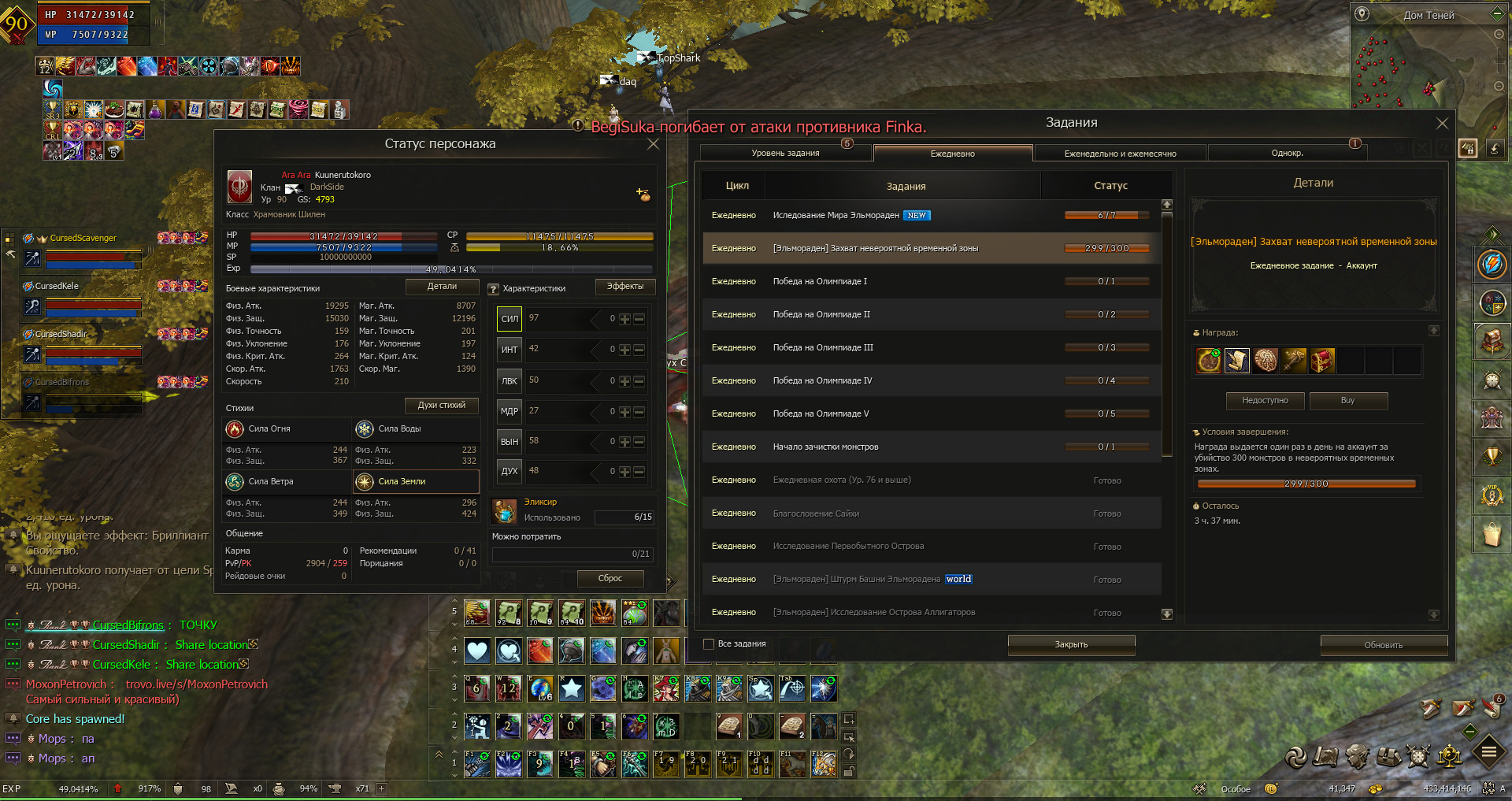Switch to the Уровень задания tab

785,154
